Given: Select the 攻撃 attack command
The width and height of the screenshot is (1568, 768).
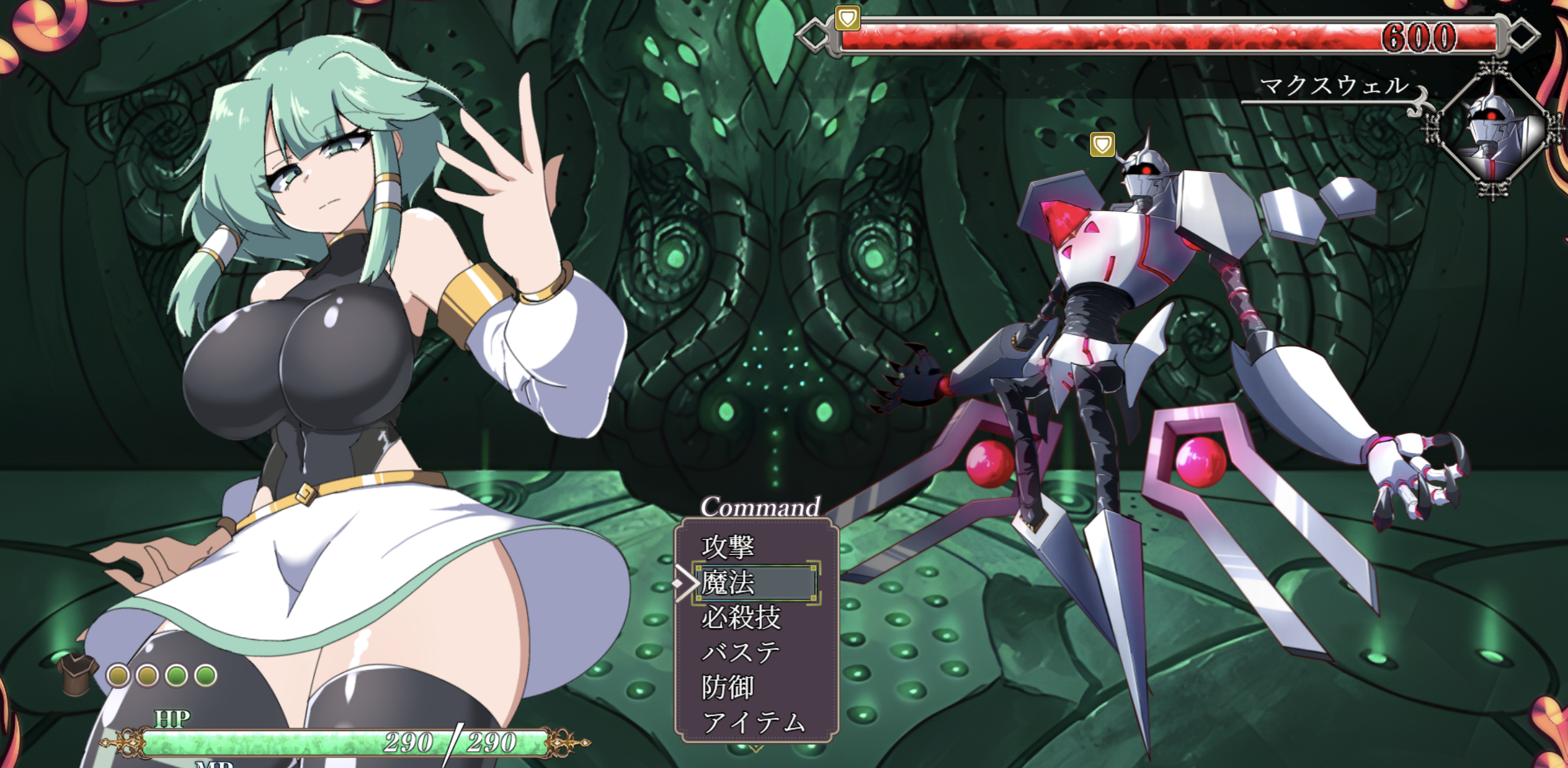Looking at the screenshot, I should tap(728, 546).
